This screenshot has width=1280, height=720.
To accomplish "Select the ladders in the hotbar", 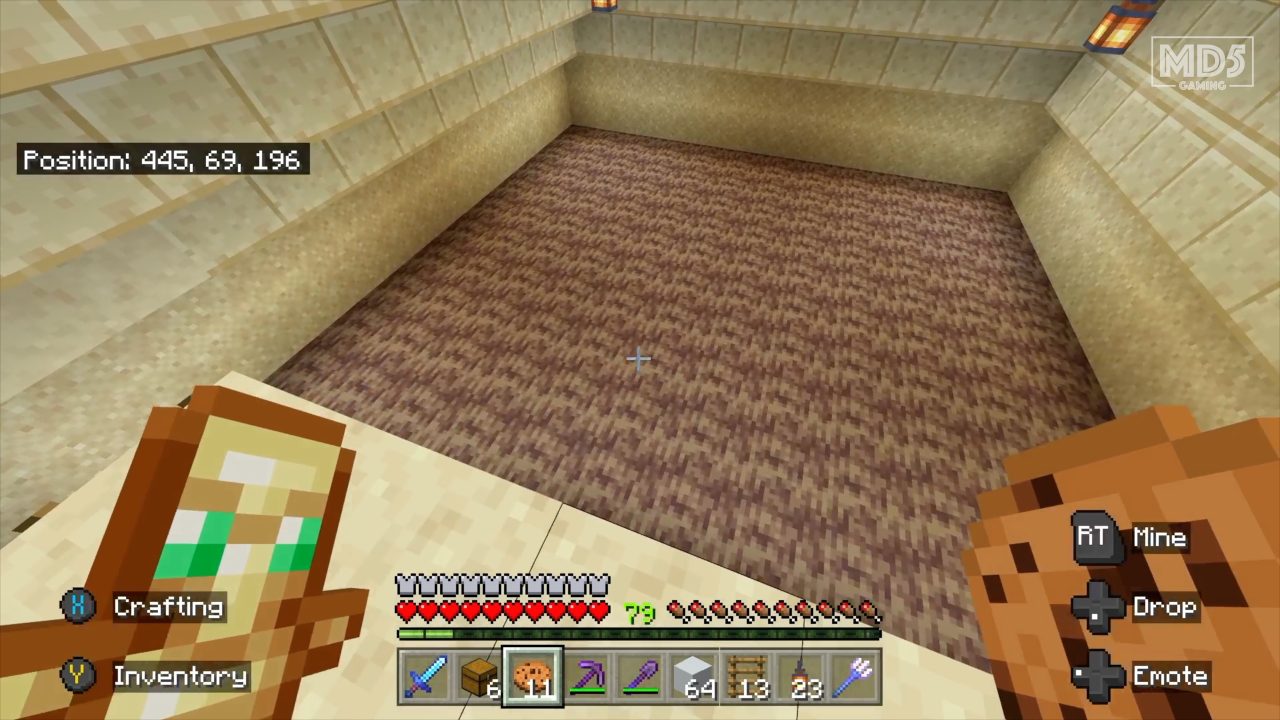I will click(x=748, y=678).
